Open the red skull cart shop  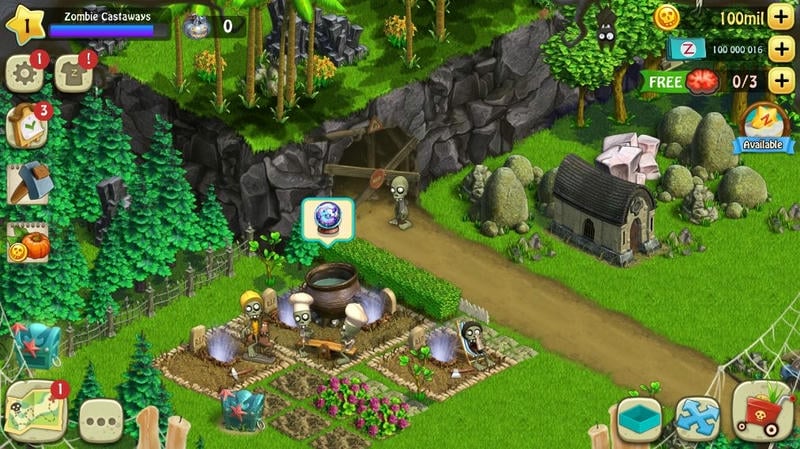762,410
